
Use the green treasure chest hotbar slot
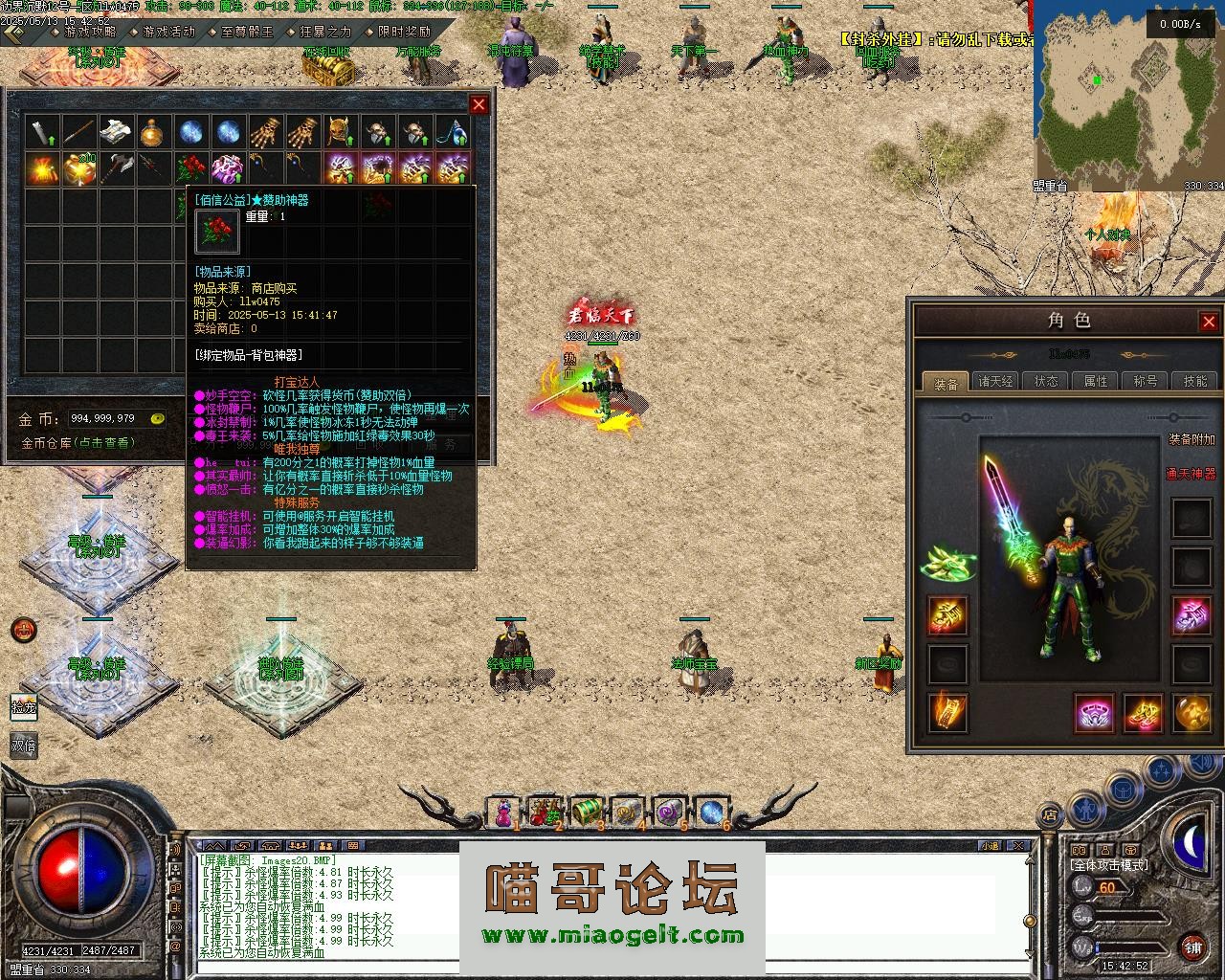[586, 813]
